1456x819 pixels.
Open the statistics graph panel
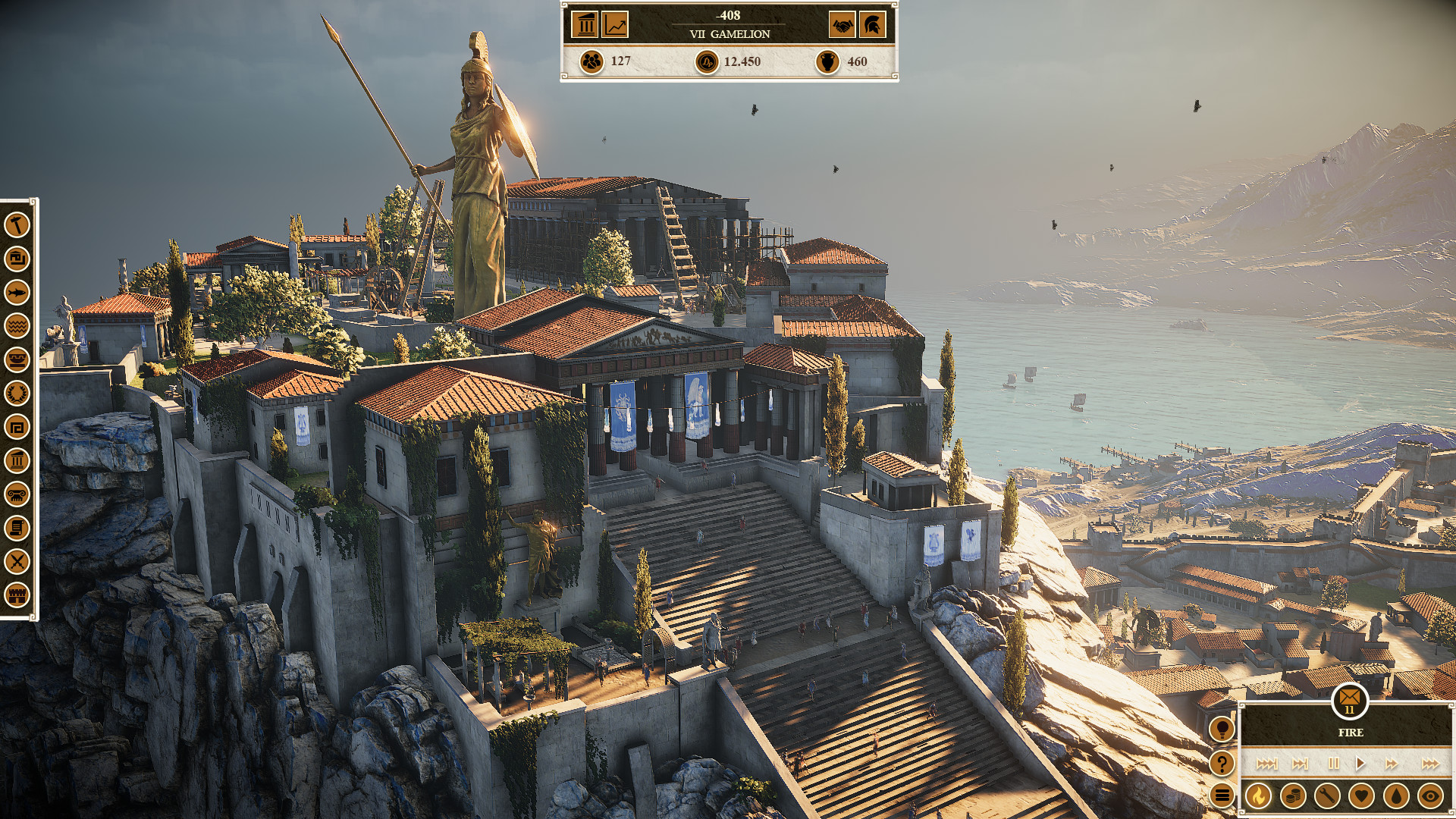tap(616, 25)
